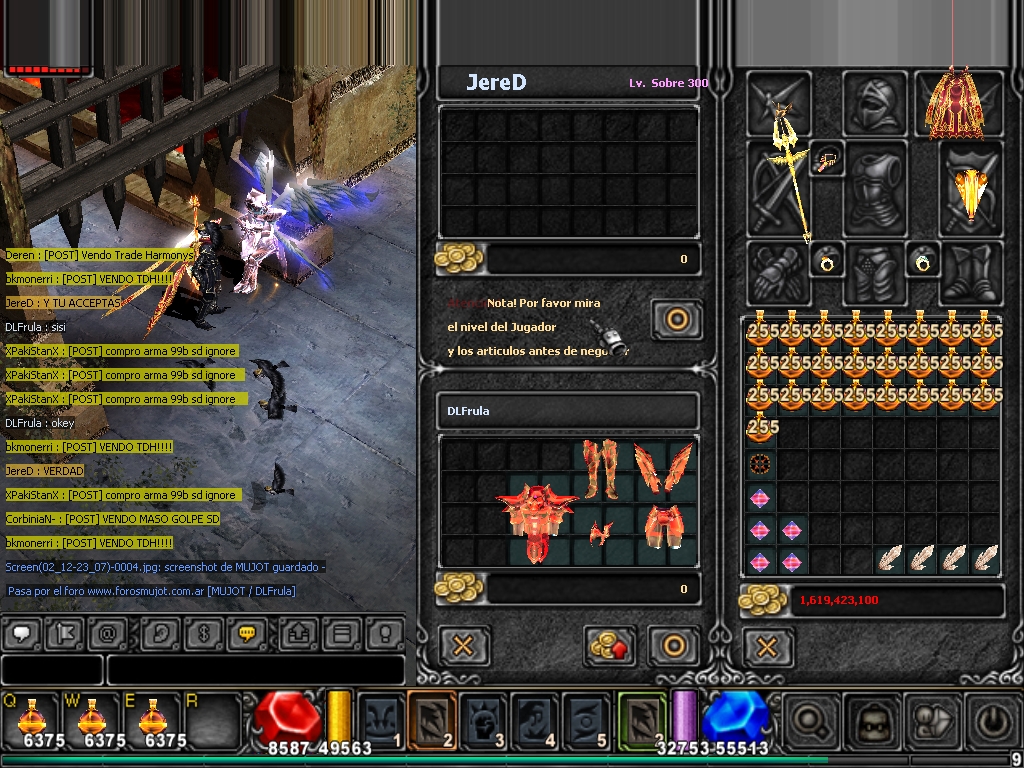Close the inventory panel
This screenshot has height=768, width=1024.
767,647
